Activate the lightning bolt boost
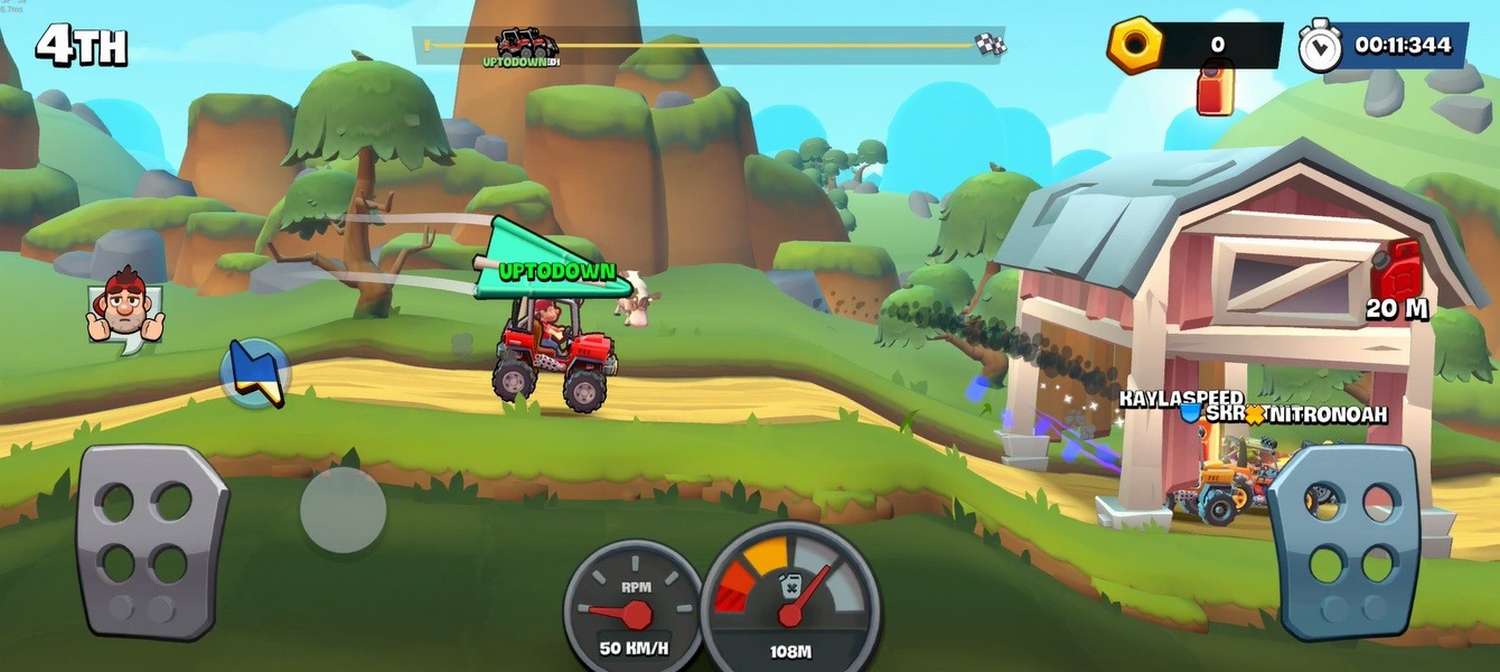Viewport: 1500px width, 672px height. click(x=256, y=372)
